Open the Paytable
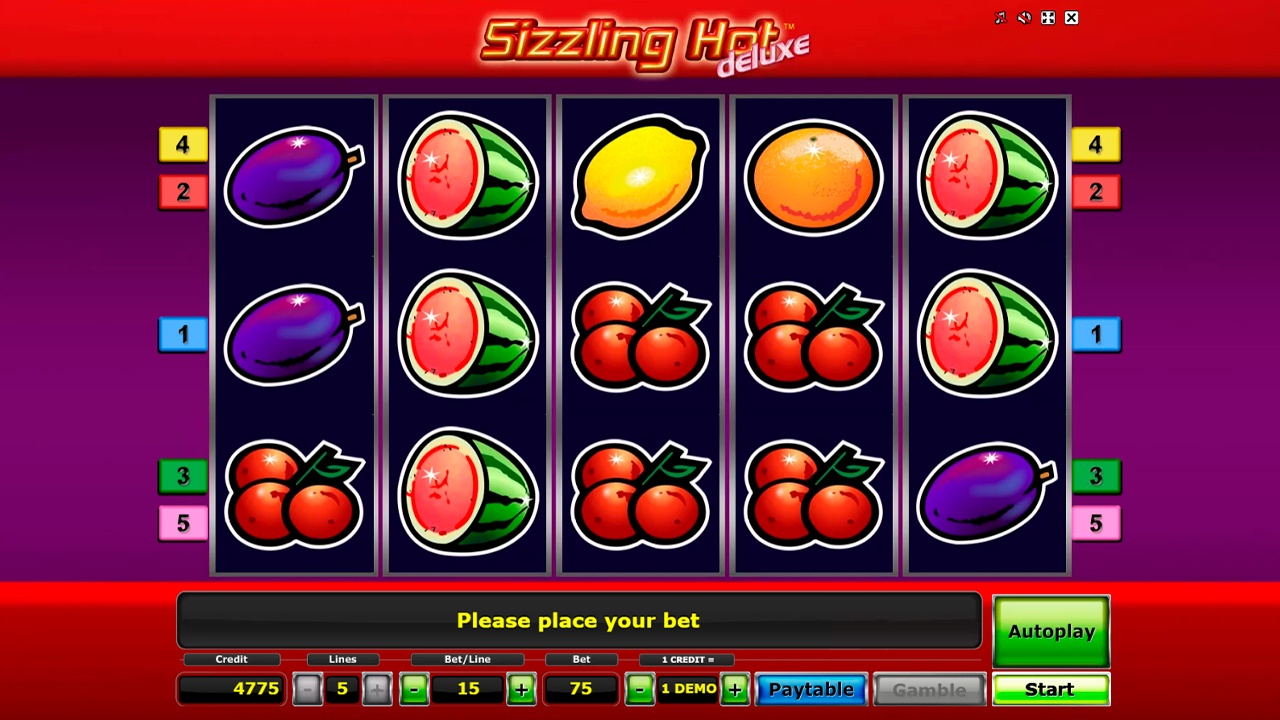 click(811, 689)
